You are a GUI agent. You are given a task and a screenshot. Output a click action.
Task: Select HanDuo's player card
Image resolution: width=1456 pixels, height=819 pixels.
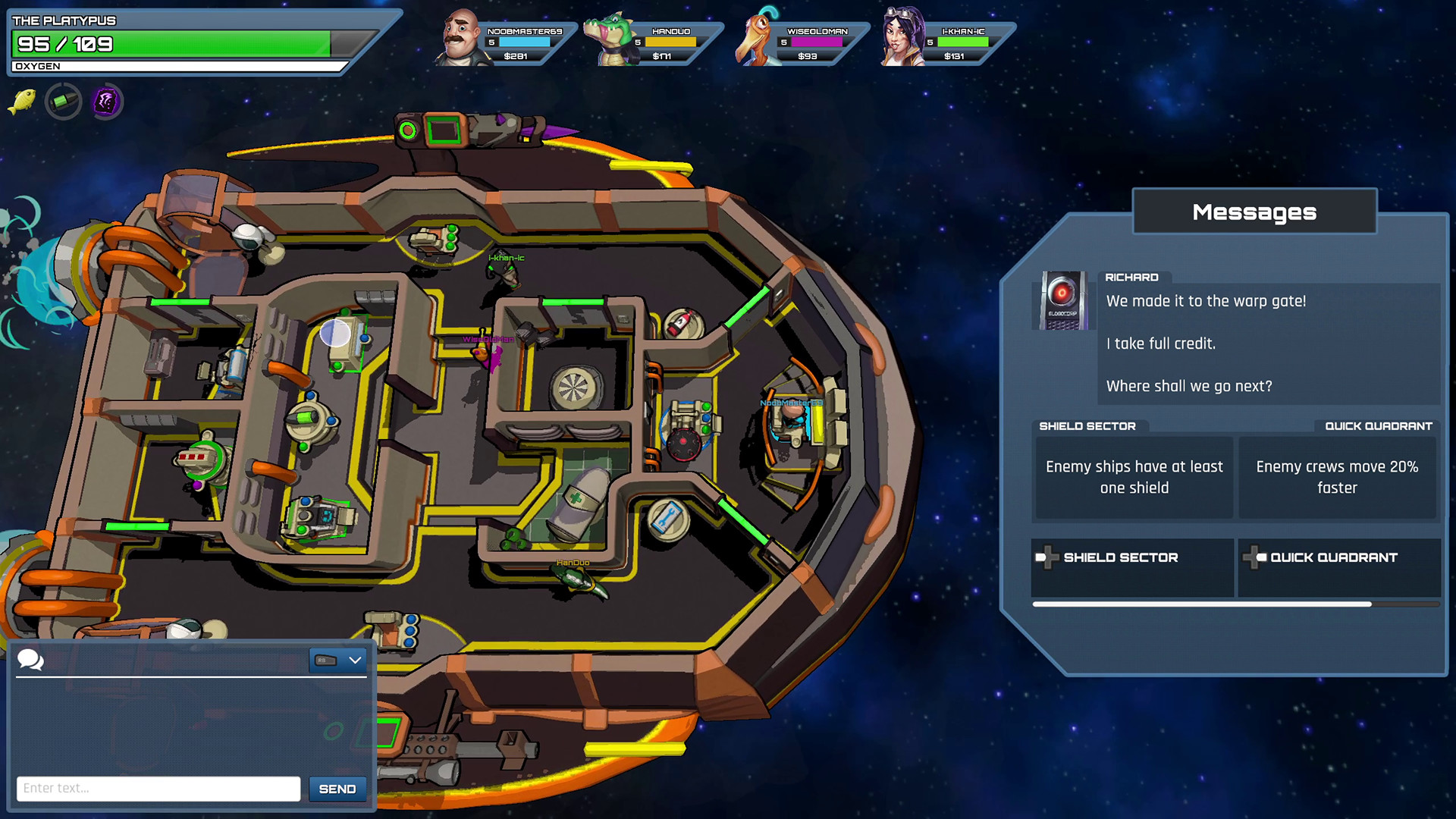[x=652, y=39]
